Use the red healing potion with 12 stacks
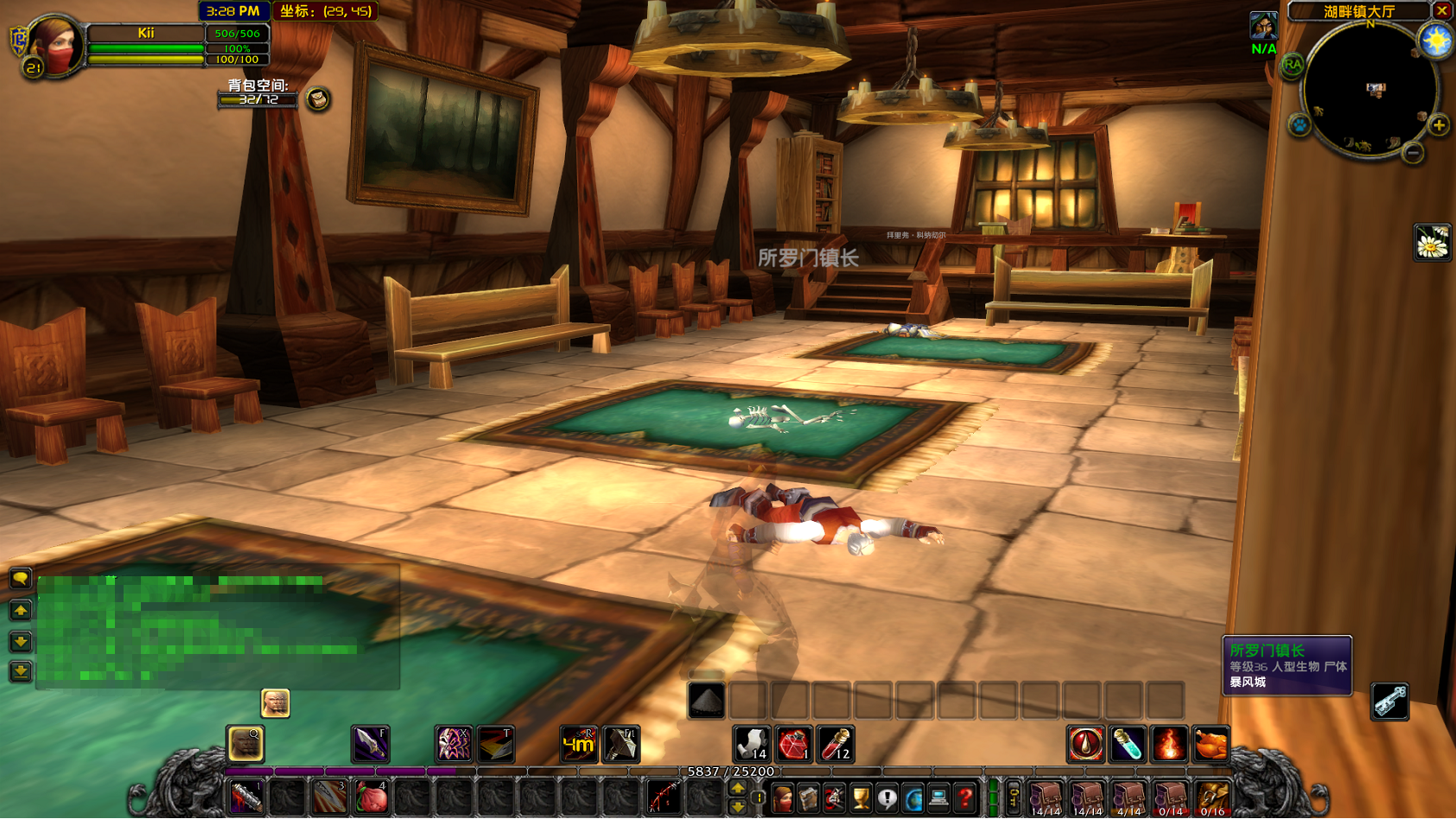Viewport: 1456px width, 819px height. [836, 744]
